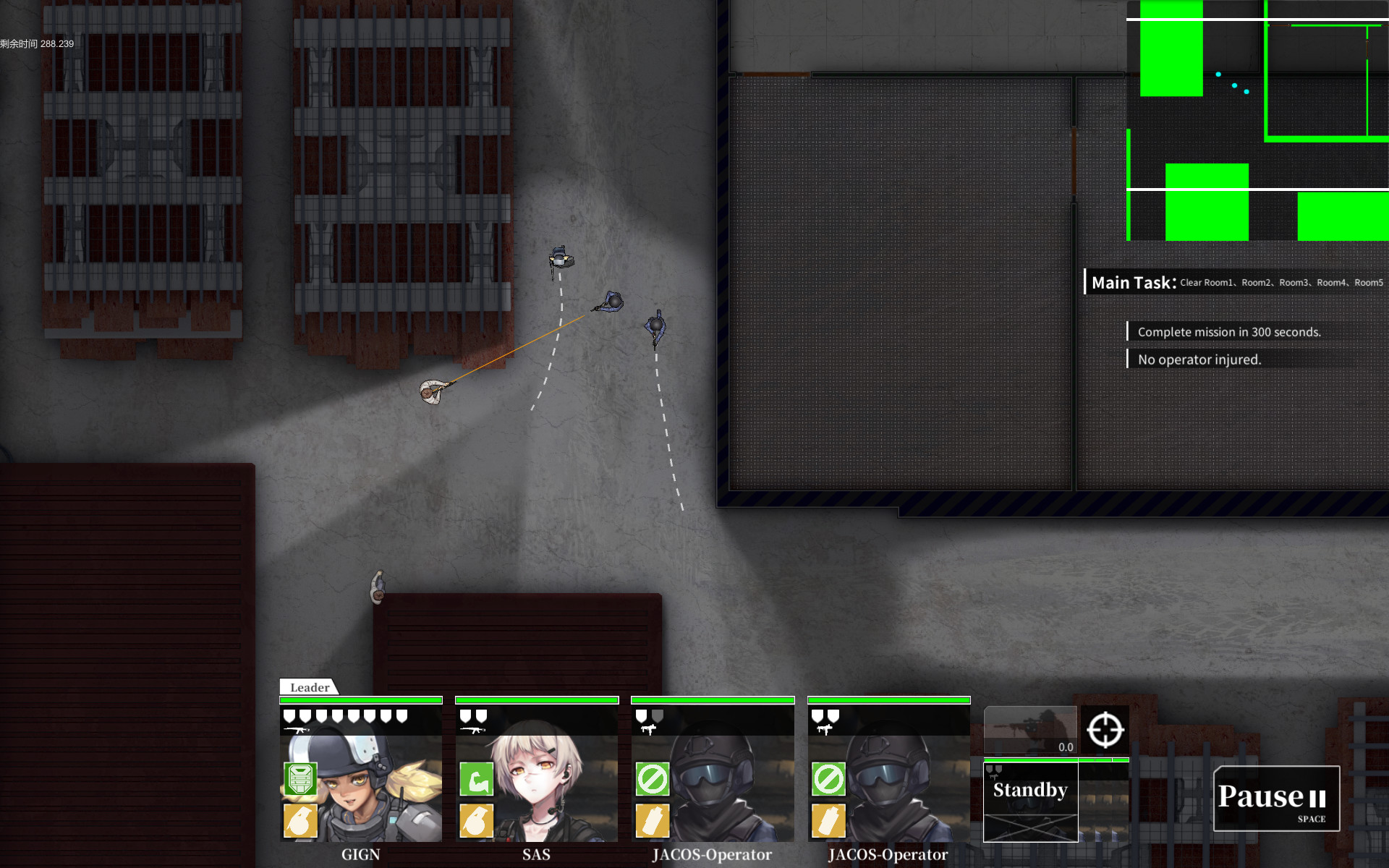Click the Leader tab above GIGN
The image size is (1389, 868).
pyautogui.click(x=309, y=687)
